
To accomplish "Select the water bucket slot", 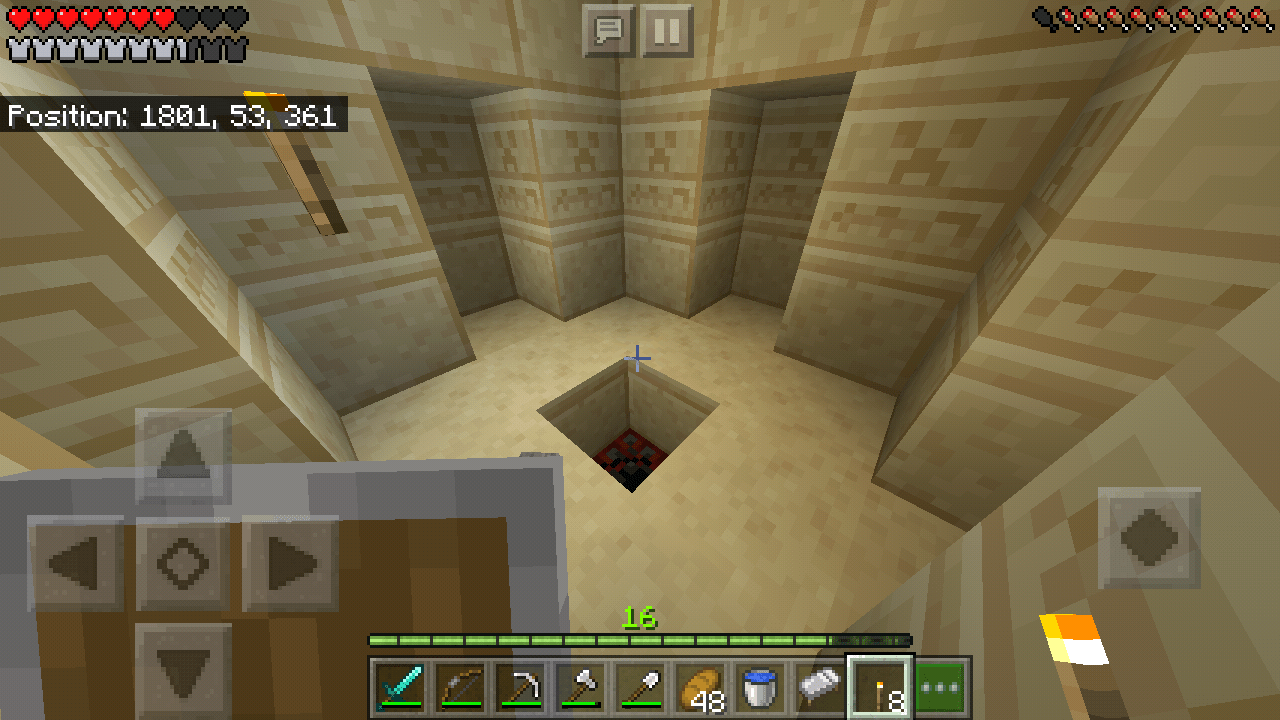I will [758, 685].
